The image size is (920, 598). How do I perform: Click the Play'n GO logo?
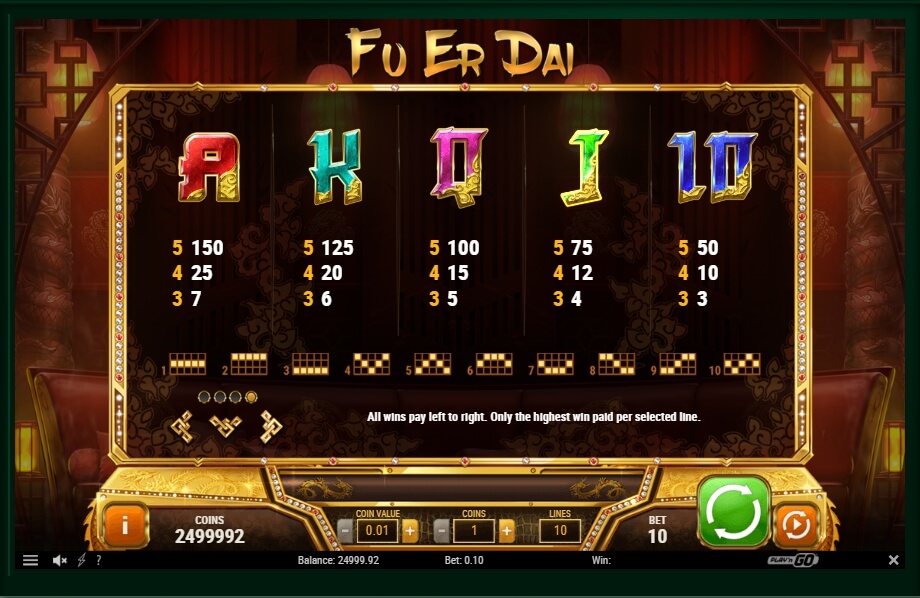792,561
